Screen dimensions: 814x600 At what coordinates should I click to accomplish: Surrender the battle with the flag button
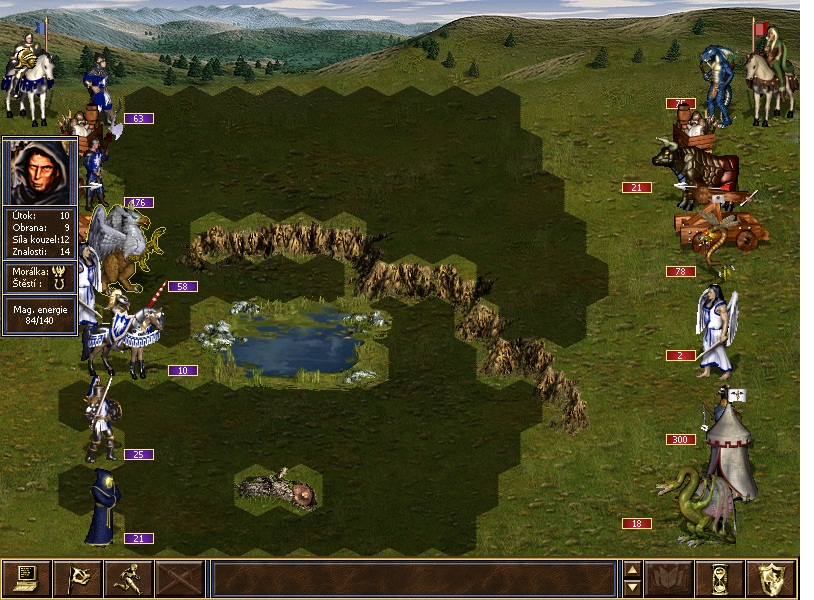(78, 579)
